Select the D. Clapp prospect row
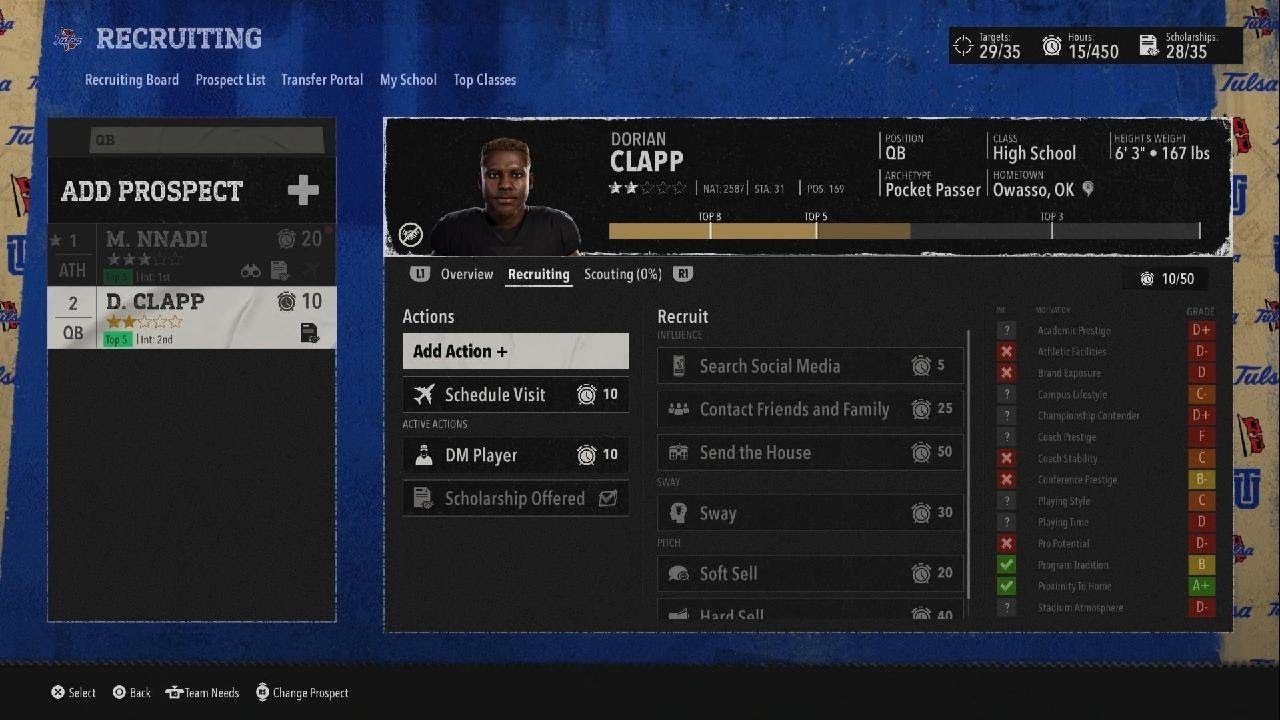 [192, 317]
